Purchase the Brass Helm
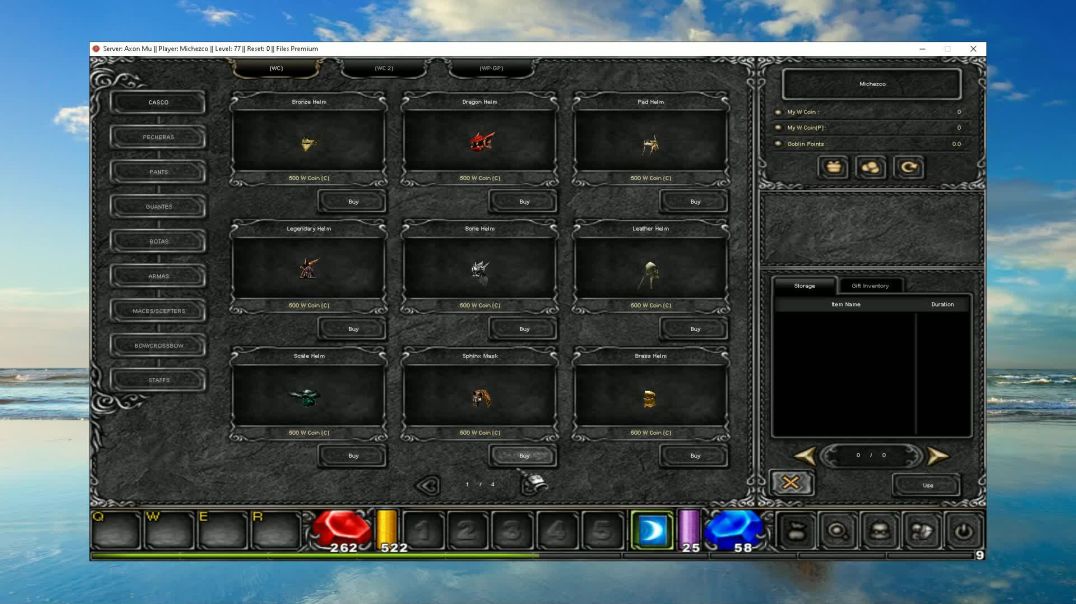 [695, 456]
